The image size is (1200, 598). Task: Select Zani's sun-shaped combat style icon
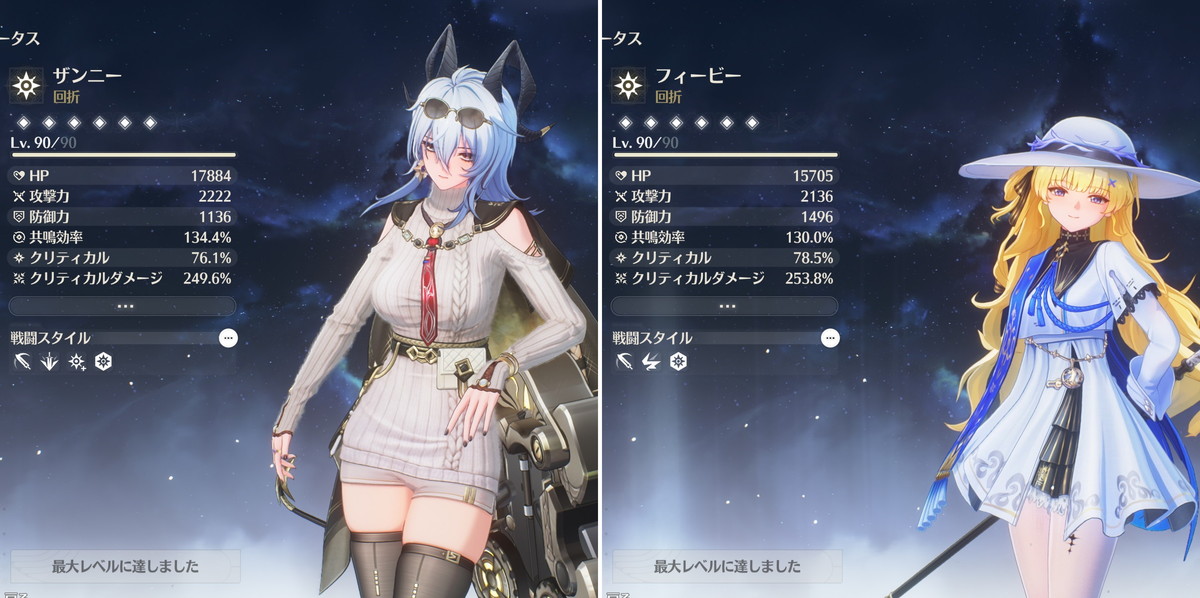point(76,361)
